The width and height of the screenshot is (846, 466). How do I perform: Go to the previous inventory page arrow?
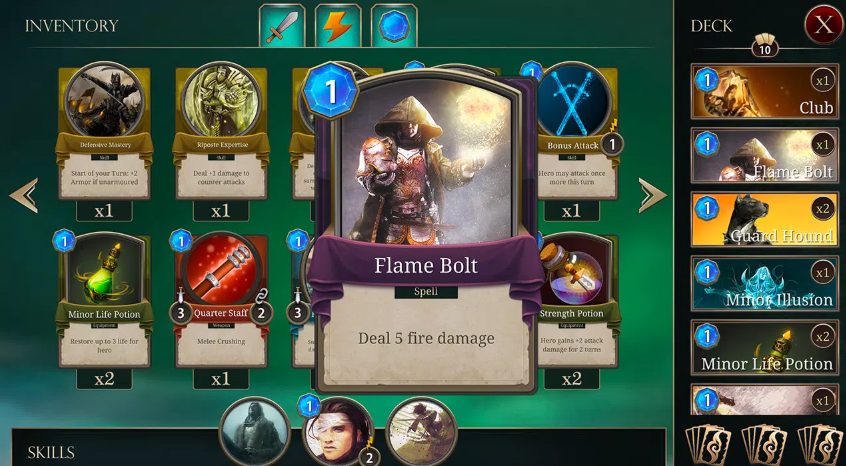pyautogui.click(x=24, y=196)
